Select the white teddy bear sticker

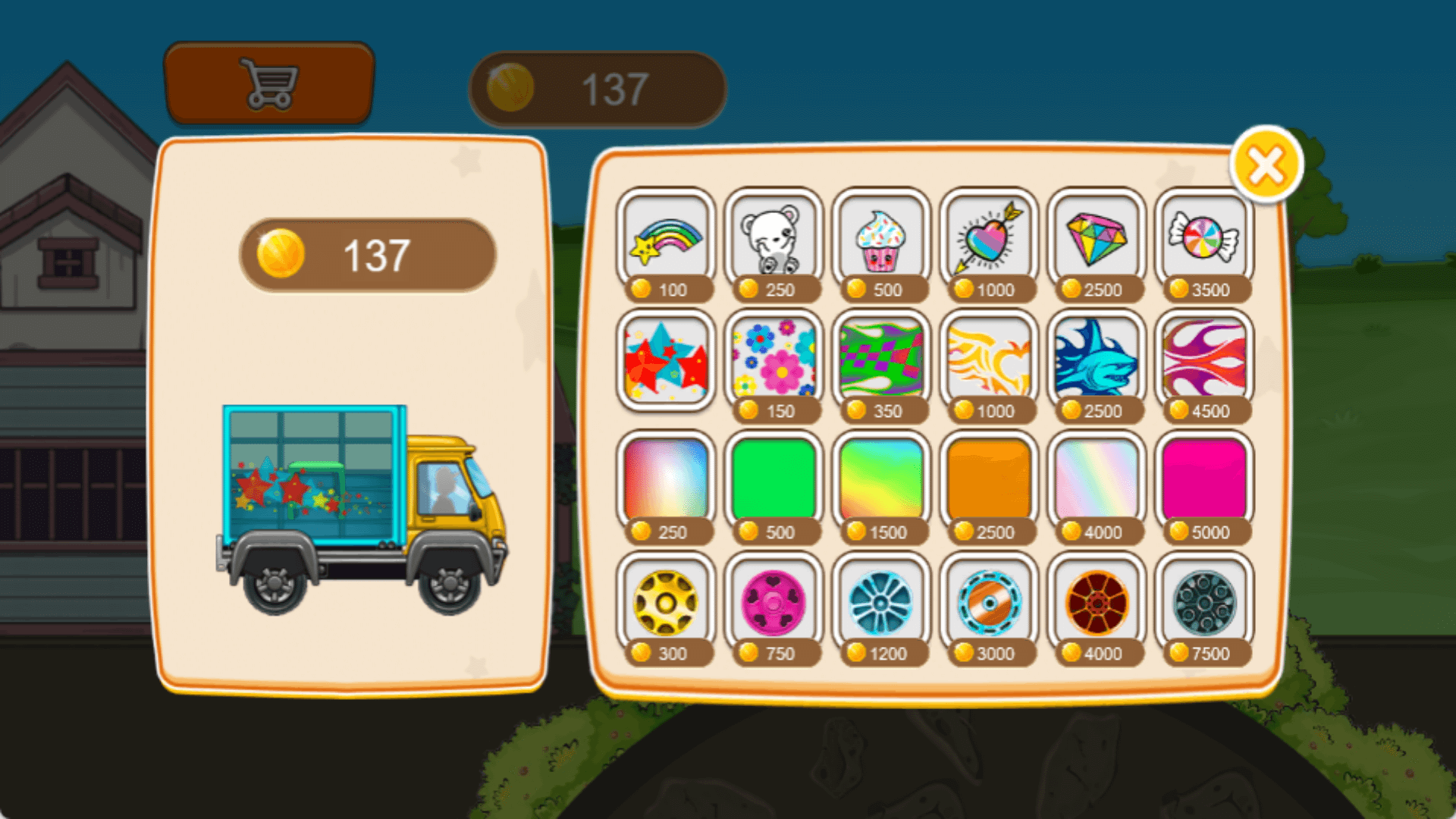click(x=773, y=240)
